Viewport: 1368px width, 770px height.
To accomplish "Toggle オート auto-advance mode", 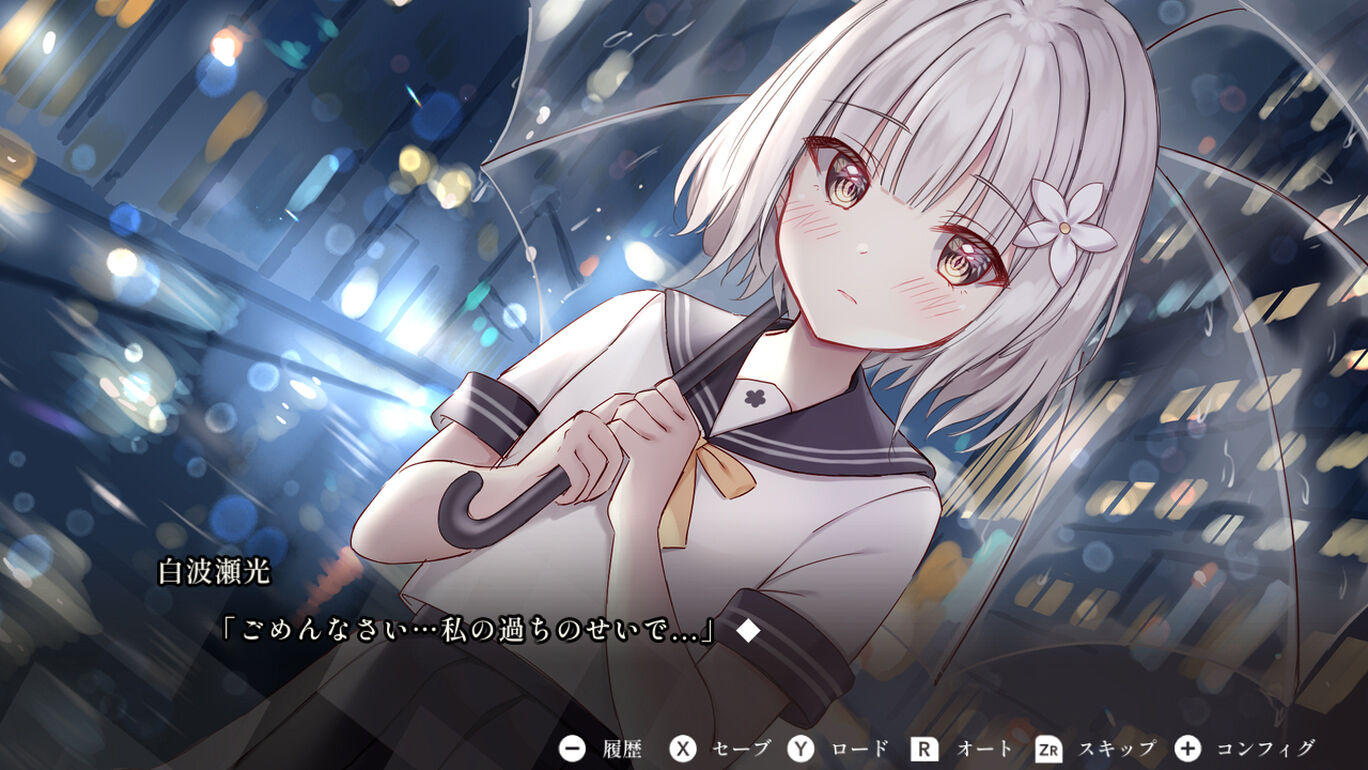I will 960,748.
